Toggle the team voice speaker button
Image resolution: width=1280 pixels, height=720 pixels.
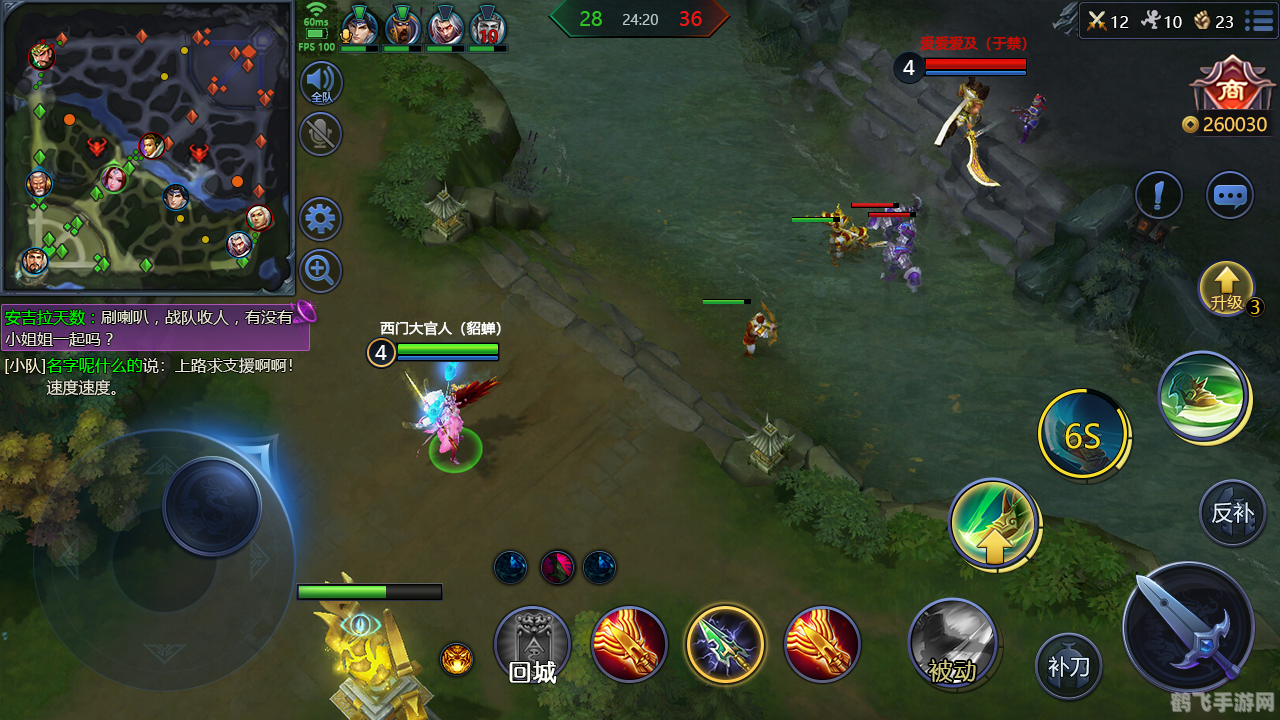(321, 83)
